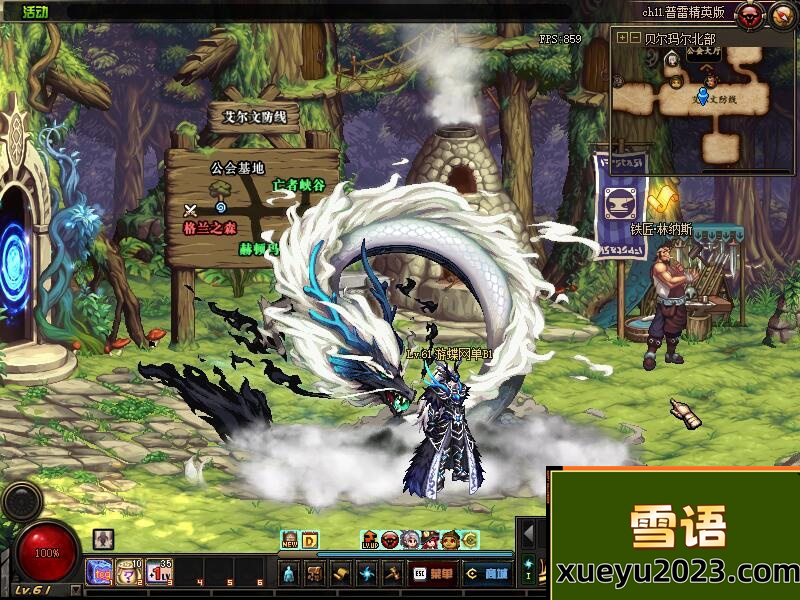Click the NEW notification icon

point(290,541)
